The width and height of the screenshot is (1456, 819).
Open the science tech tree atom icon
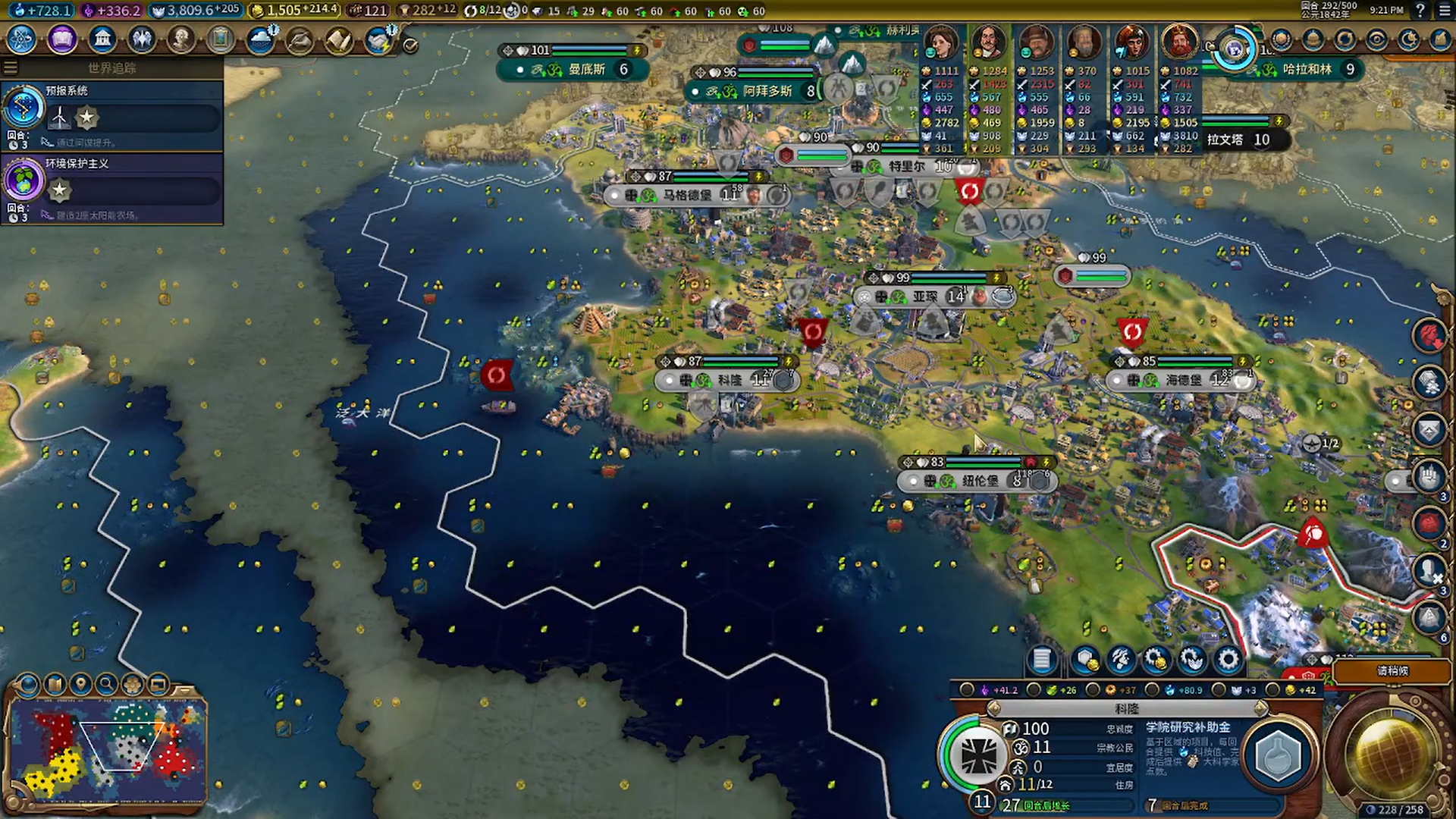point(22,39)
